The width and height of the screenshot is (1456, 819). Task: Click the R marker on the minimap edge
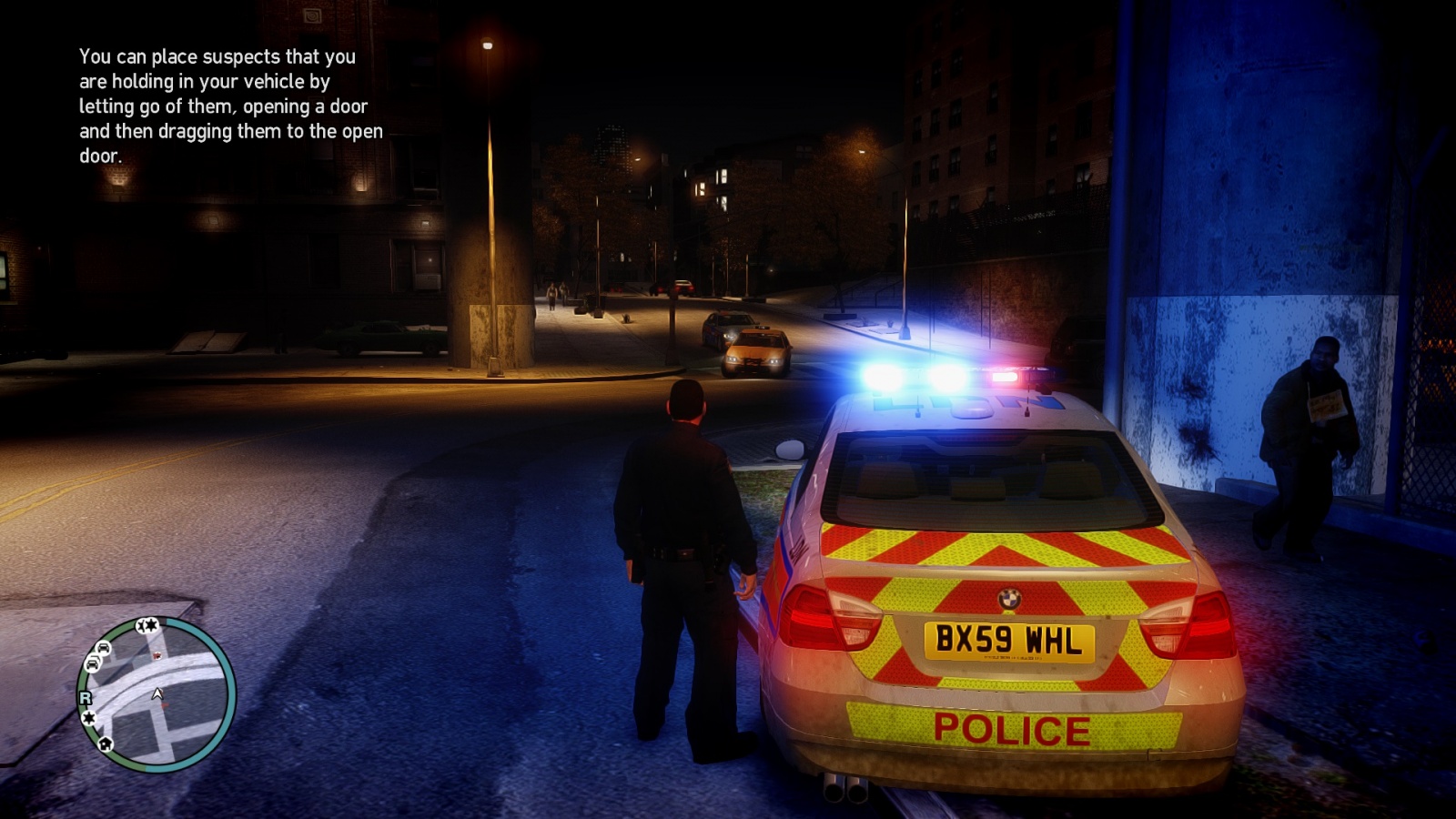tap(86, 698)
